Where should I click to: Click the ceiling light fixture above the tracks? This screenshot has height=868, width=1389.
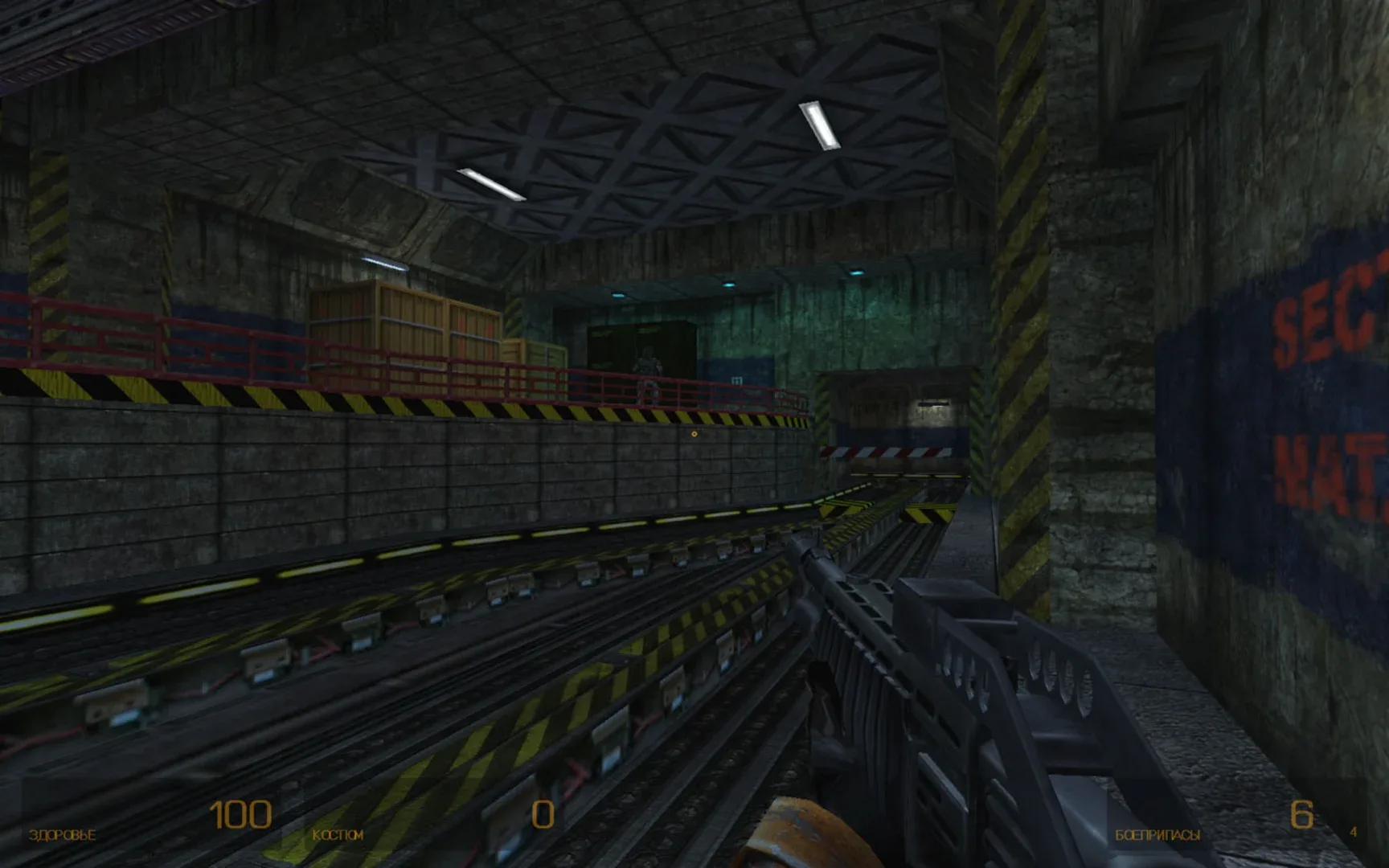coord(818,125)
